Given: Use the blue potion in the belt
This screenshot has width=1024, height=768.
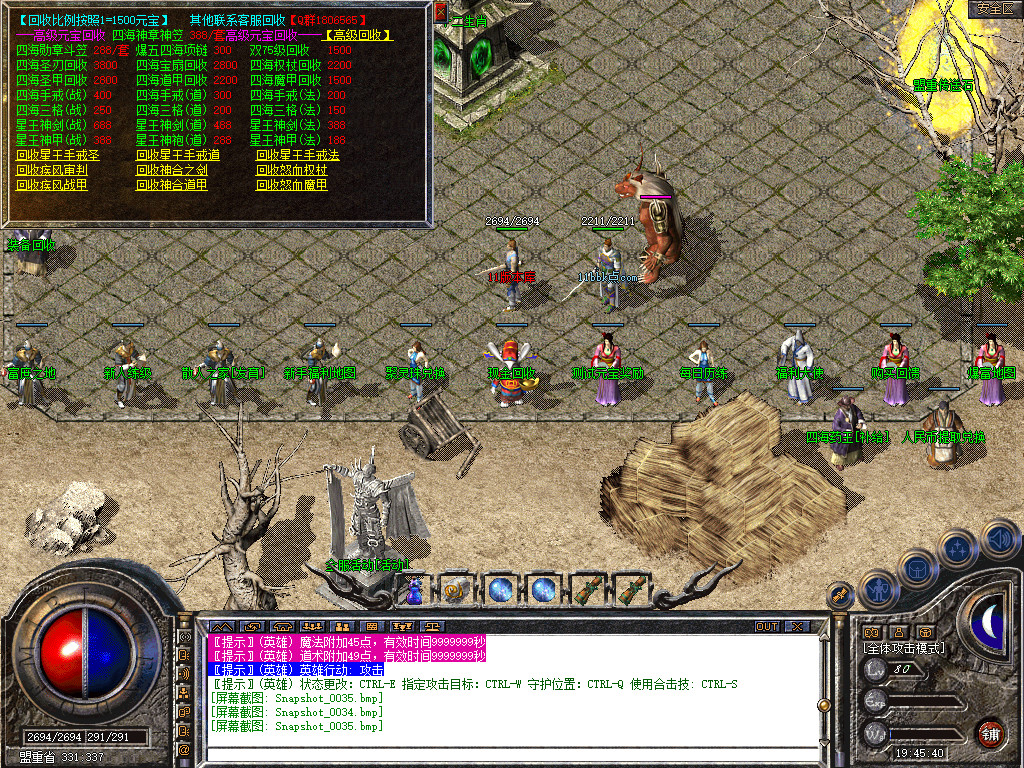Looking at the screenshot, I should 414,591.
